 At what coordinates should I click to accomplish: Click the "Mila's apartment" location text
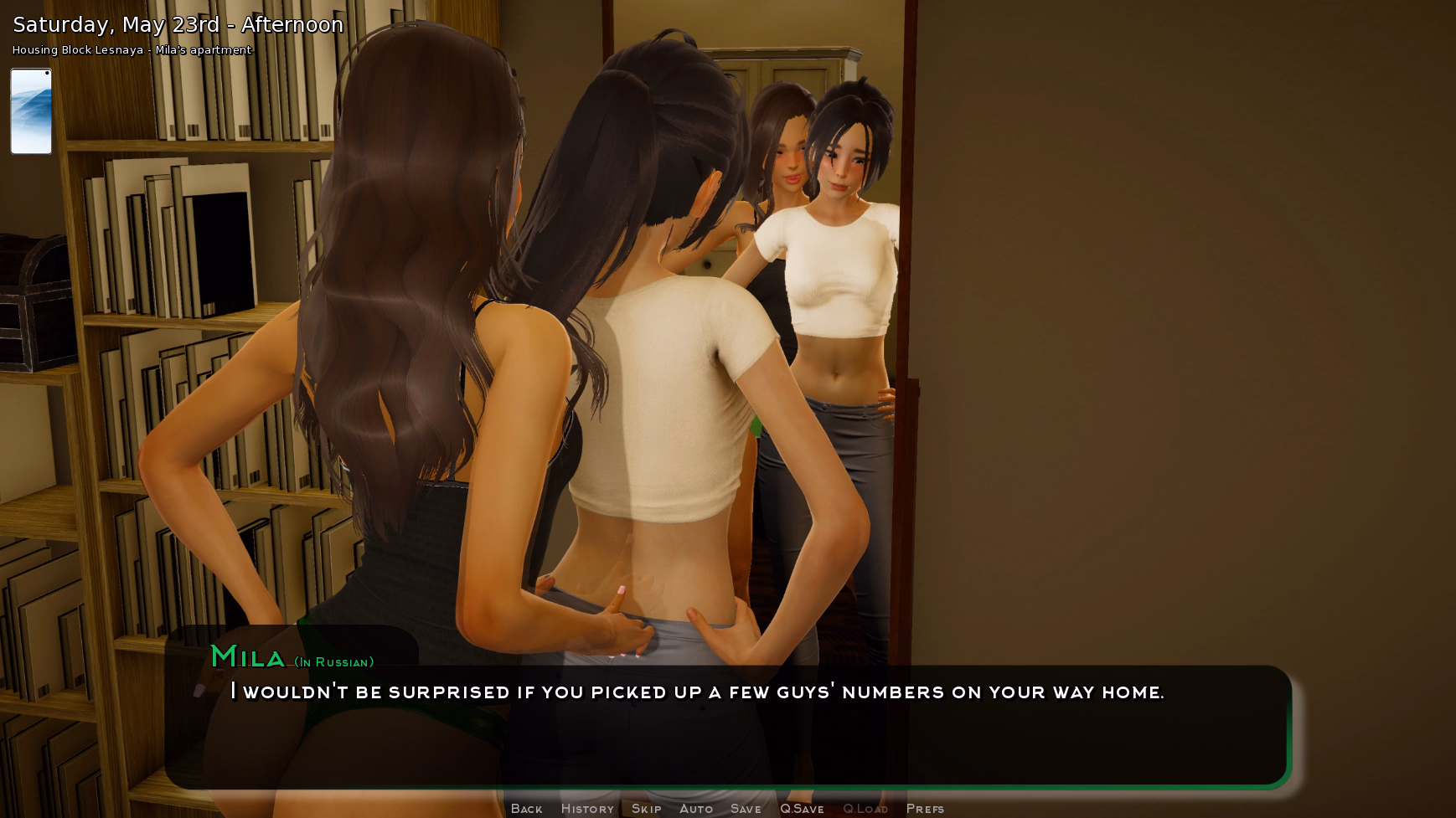(x=204, y=50)
